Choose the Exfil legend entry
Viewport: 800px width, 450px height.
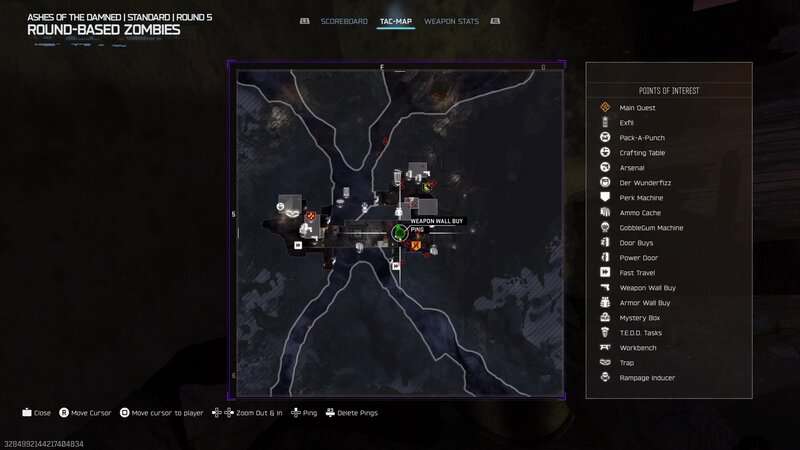point(627,122)
